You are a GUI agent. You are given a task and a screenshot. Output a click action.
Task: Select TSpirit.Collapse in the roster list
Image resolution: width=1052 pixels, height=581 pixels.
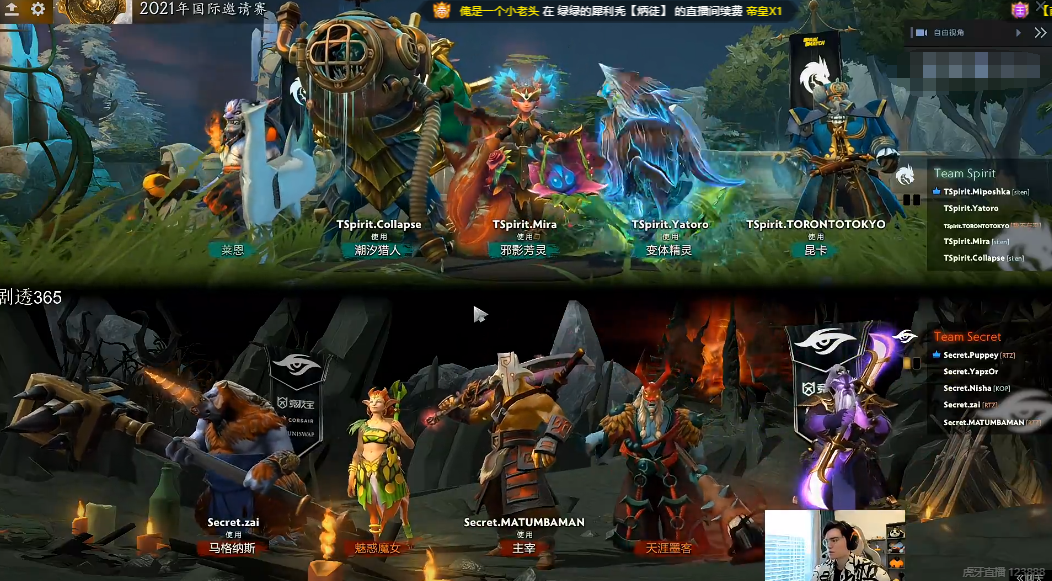[x=972, y=258]
